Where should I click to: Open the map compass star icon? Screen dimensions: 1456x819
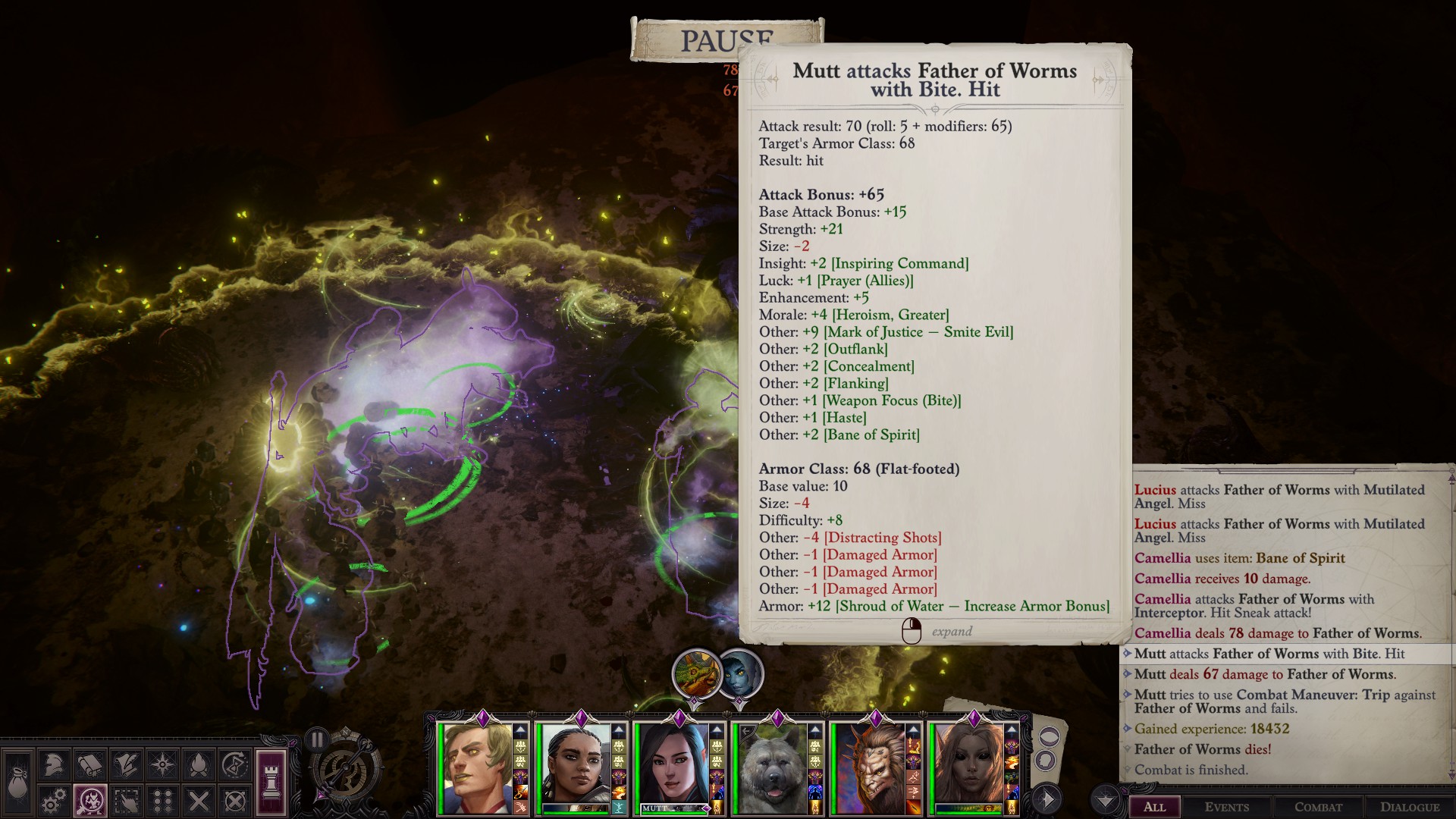[x=162, y=765]
